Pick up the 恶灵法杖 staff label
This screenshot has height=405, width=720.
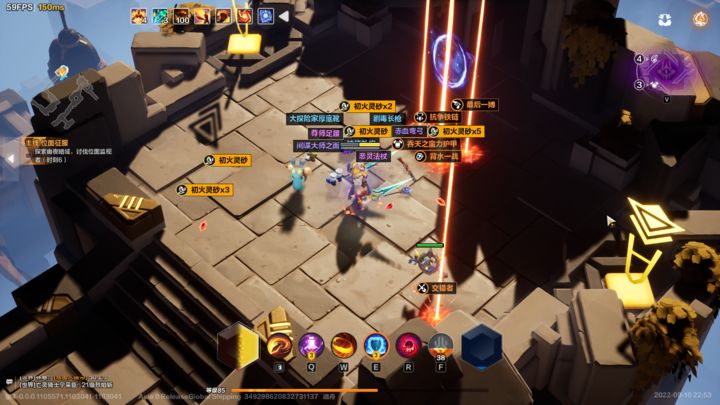372,156
